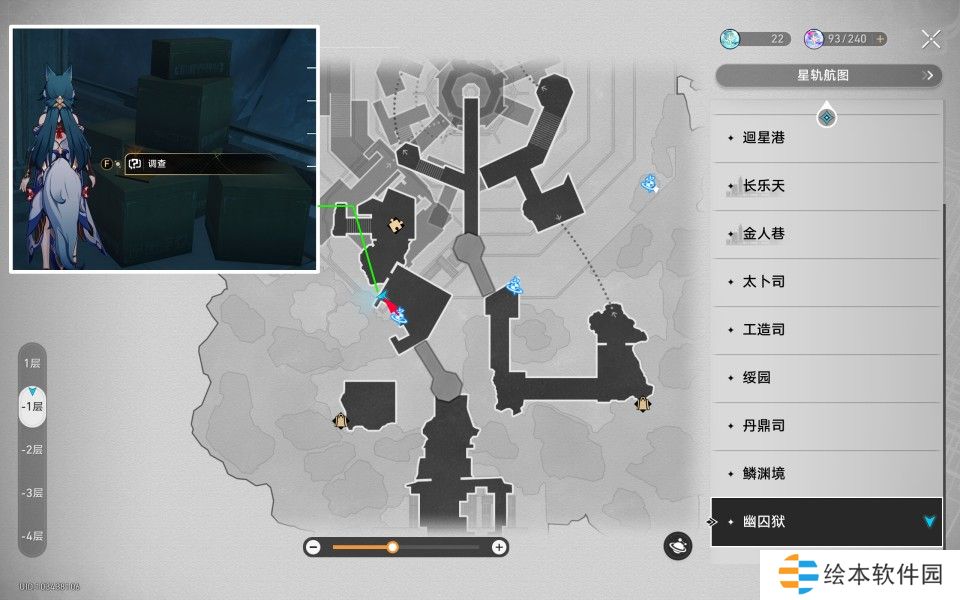Switch to floor 1层

(x=33, y=364)
